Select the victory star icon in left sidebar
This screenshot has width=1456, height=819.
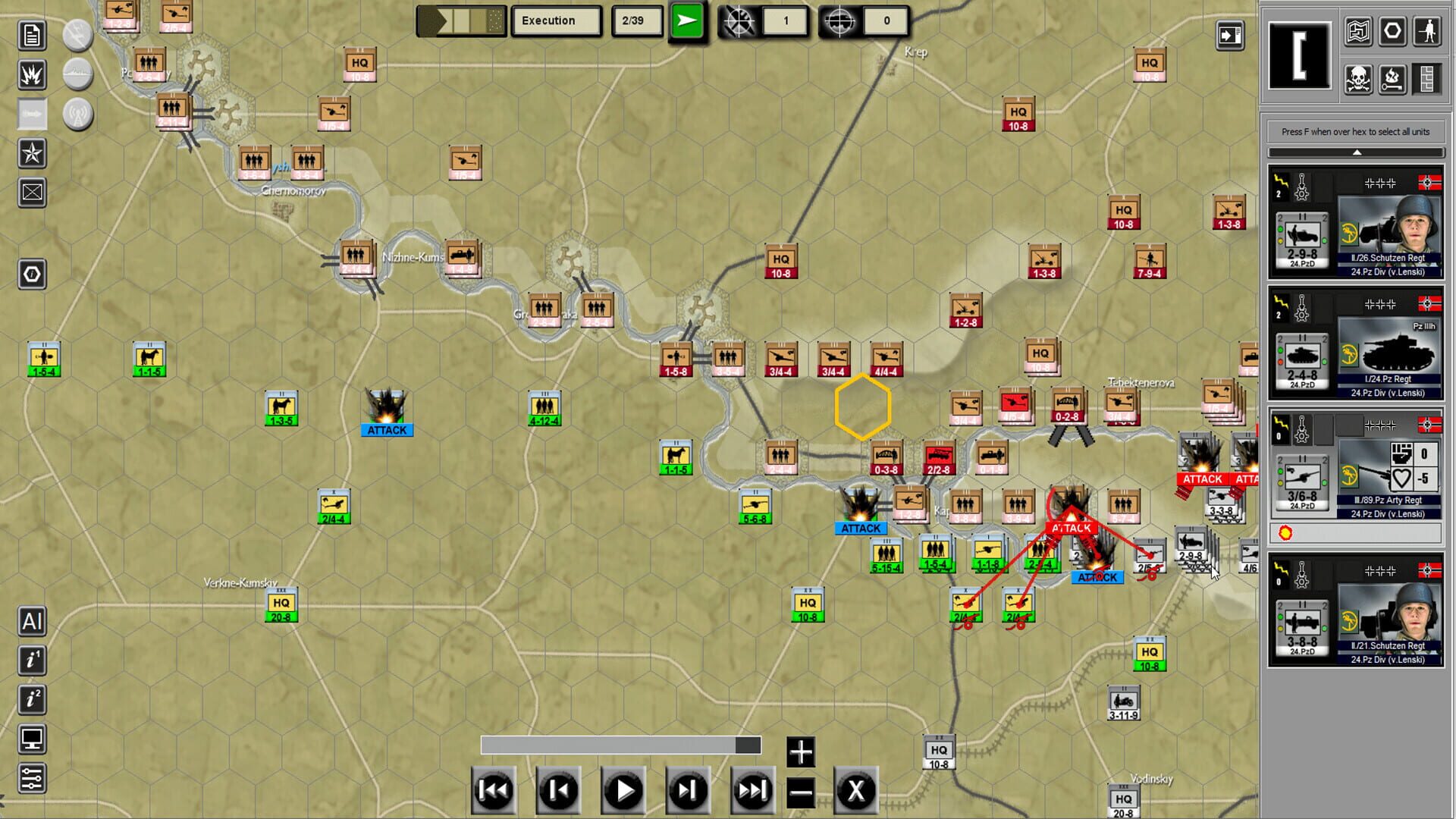30,154
